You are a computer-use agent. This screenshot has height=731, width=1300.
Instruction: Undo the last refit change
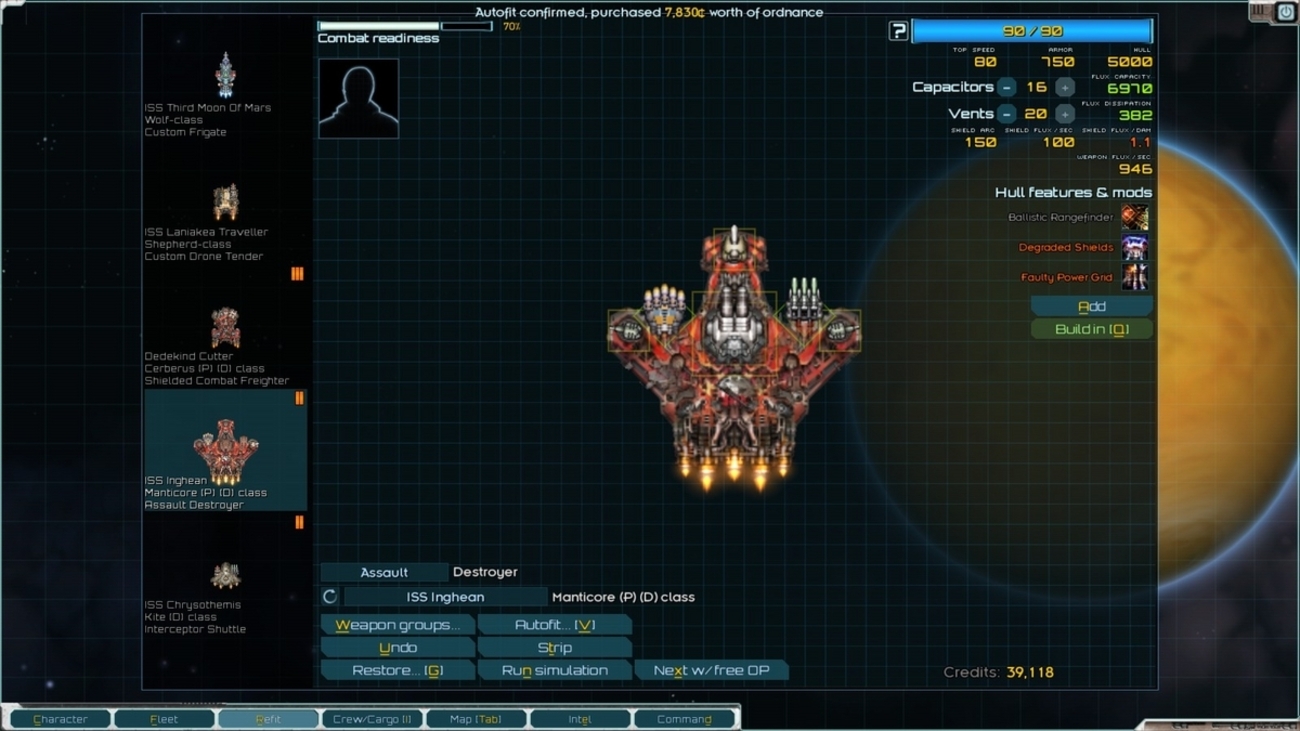click(397, 648)
